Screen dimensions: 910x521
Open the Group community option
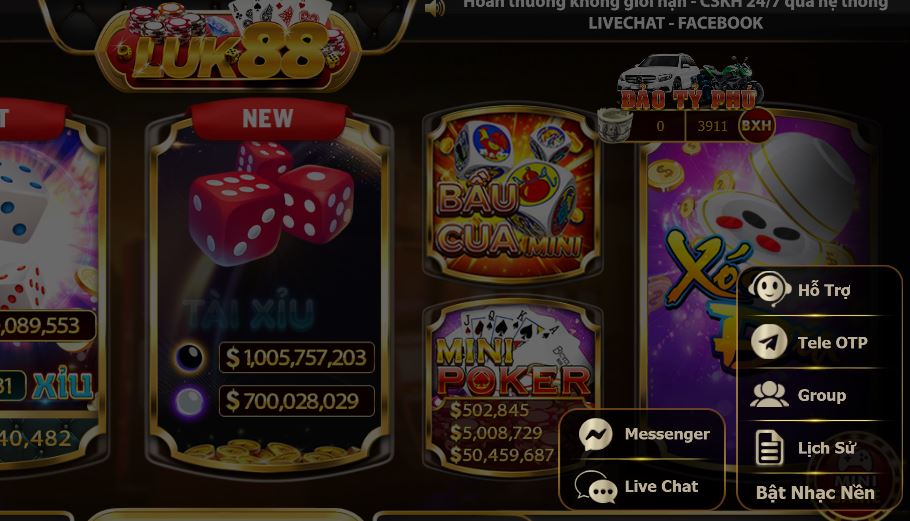819,395
